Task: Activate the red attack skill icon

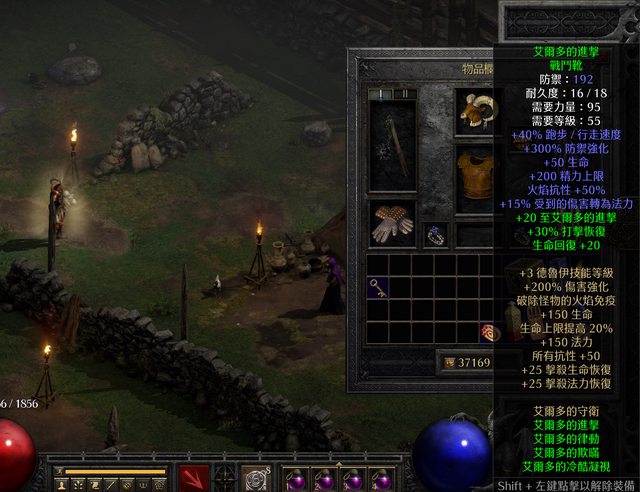Action: pyautogui.click(x=194, y=479)
